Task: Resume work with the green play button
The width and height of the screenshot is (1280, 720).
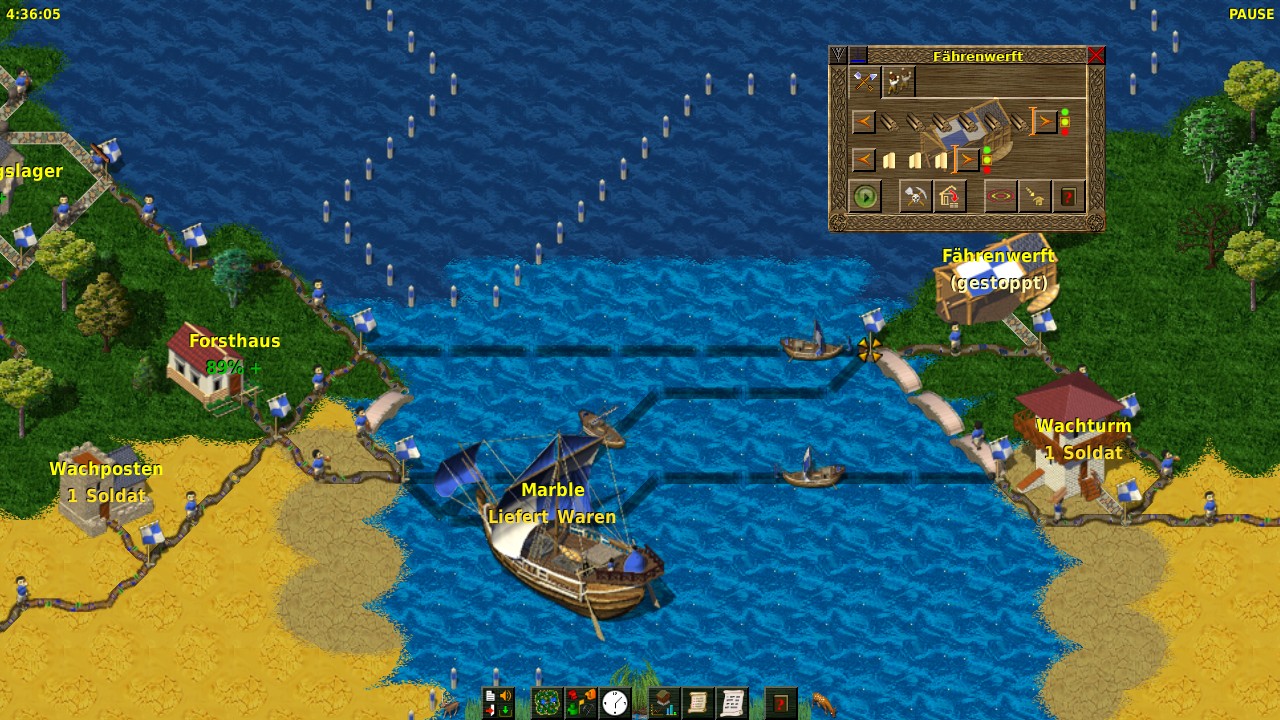Action: pos(866,197)
